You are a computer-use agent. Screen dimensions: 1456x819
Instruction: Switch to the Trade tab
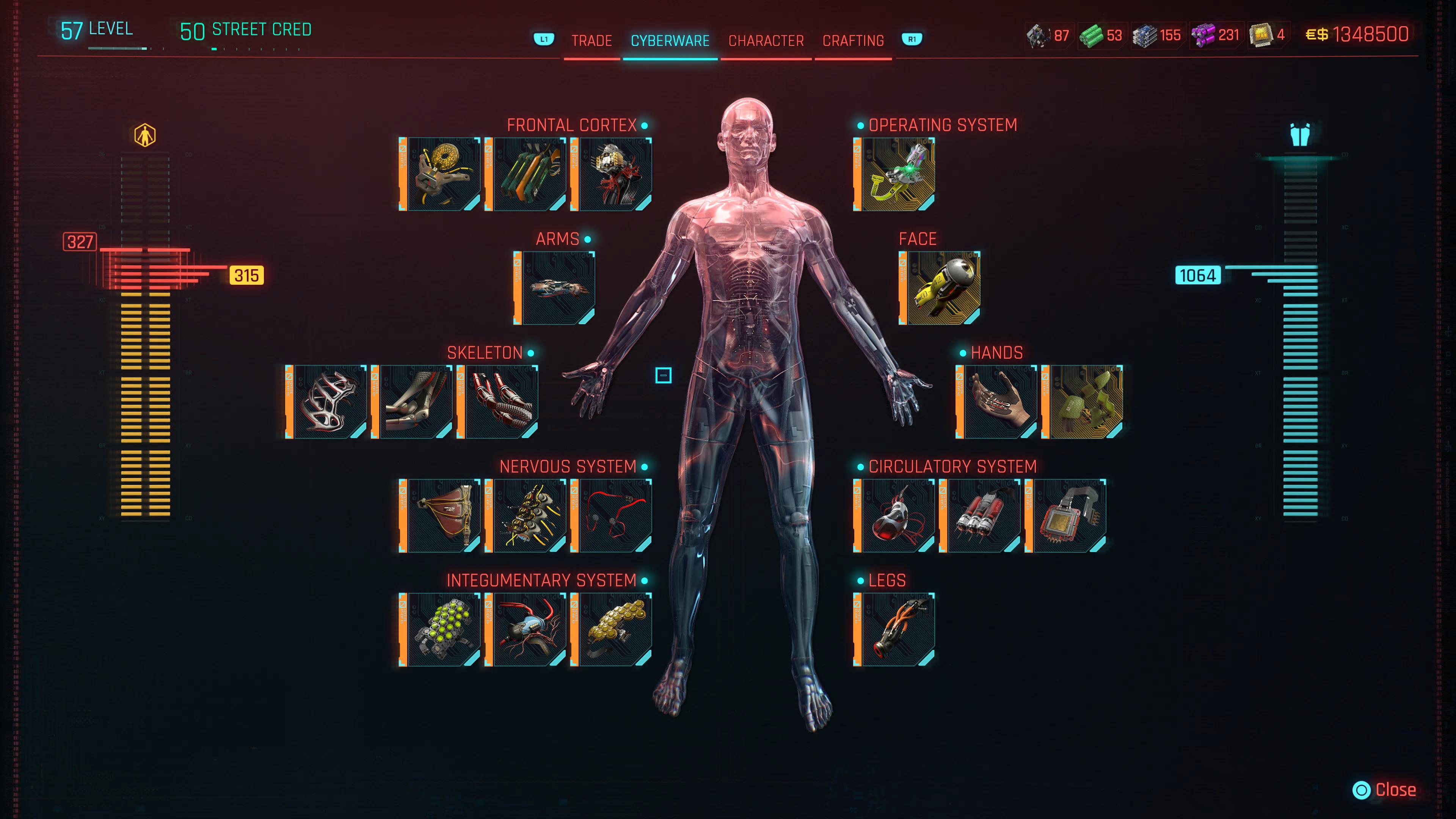591,41
